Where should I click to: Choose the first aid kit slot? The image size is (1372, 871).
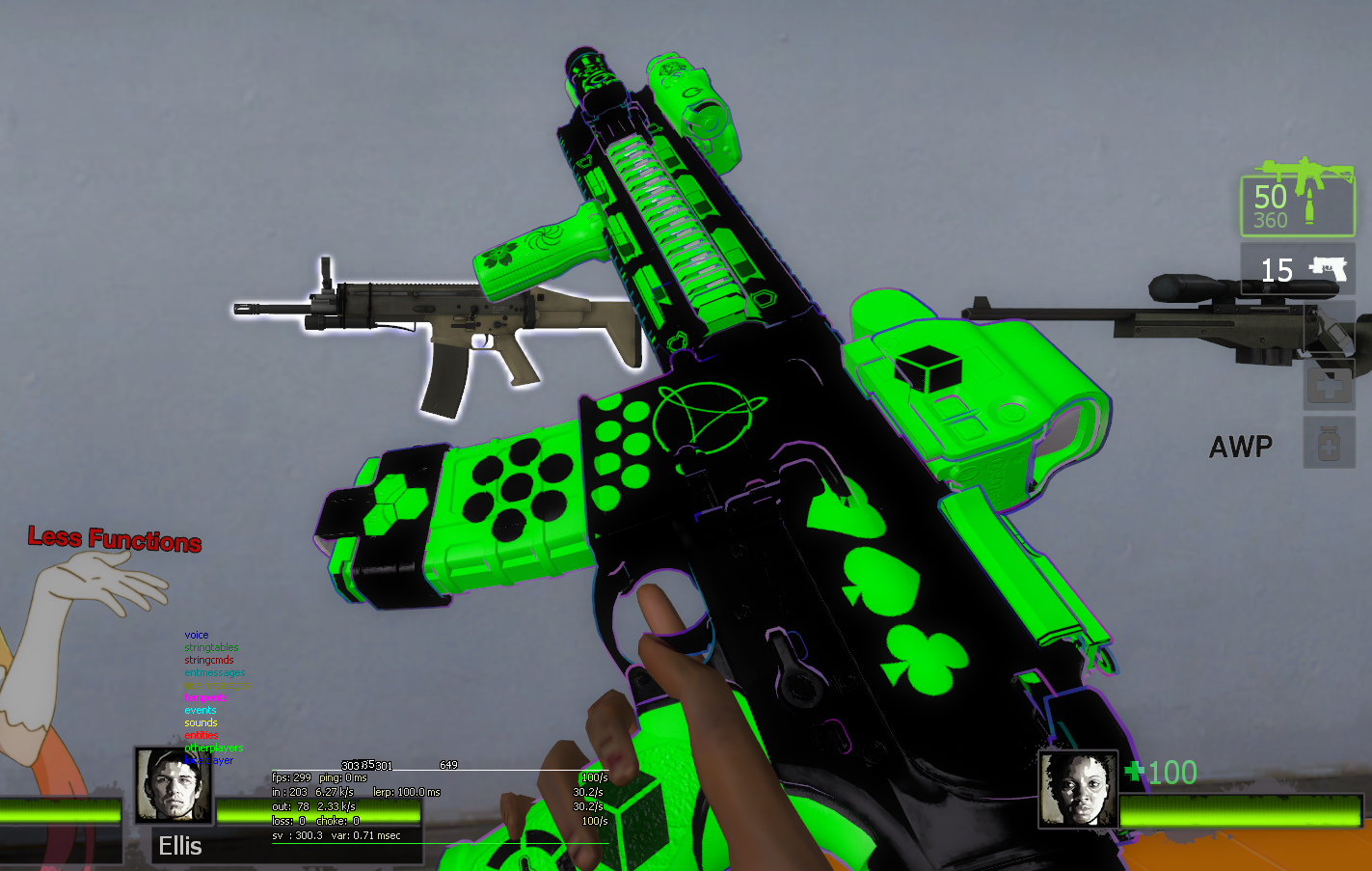(x=1330, y=385)
